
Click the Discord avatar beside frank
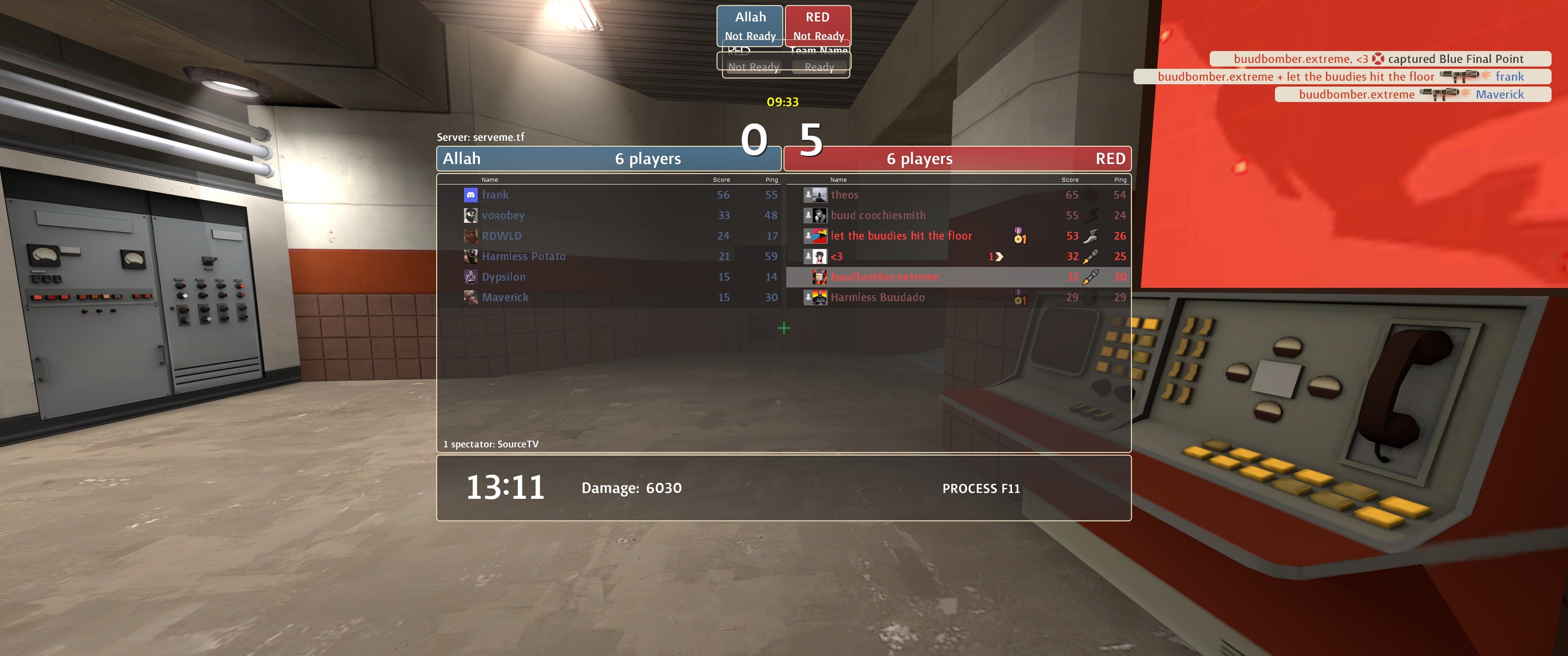coord(470,195)
